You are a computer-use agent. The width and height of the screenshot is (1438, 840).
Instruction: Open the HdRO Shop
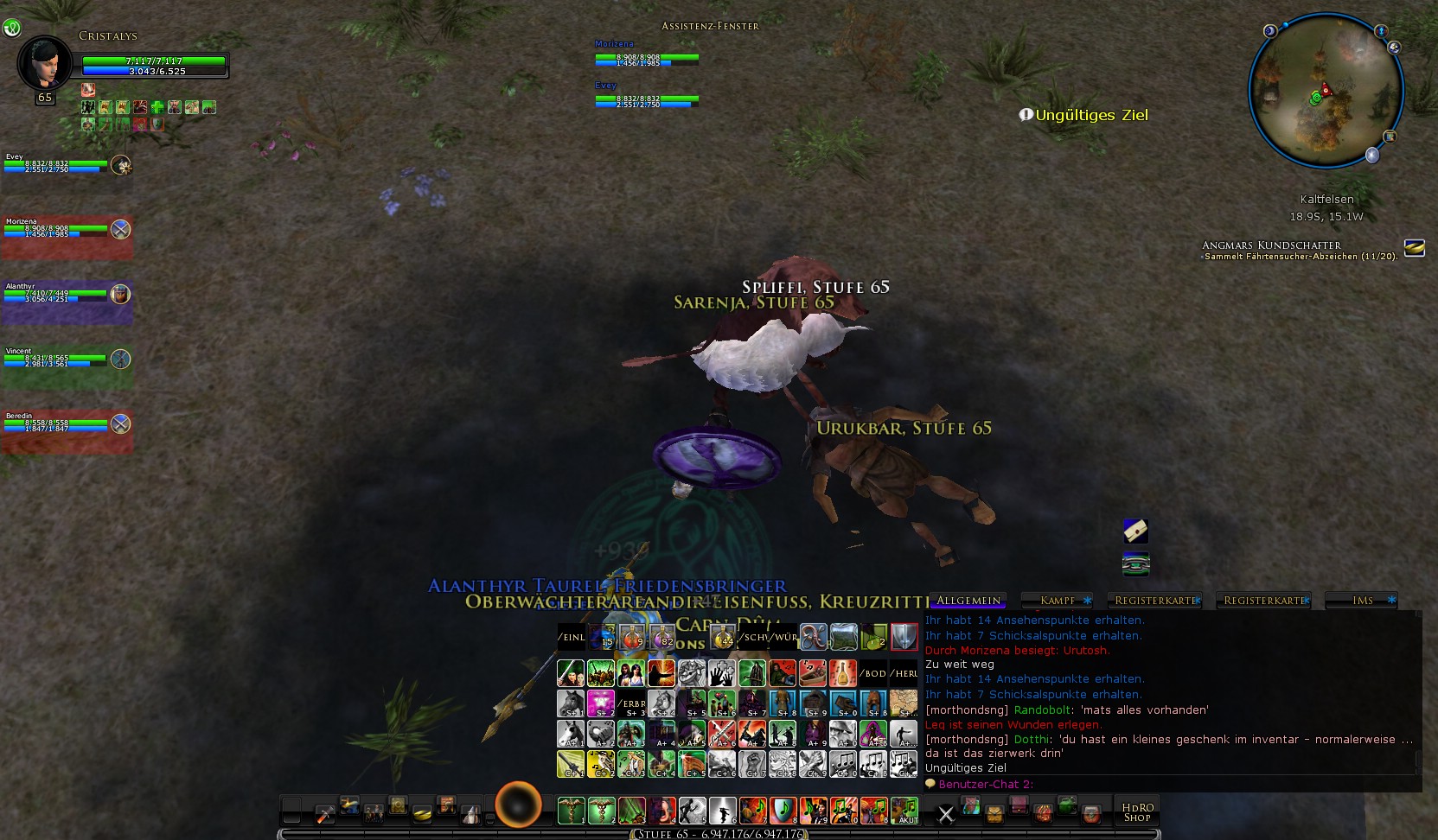1136,811
